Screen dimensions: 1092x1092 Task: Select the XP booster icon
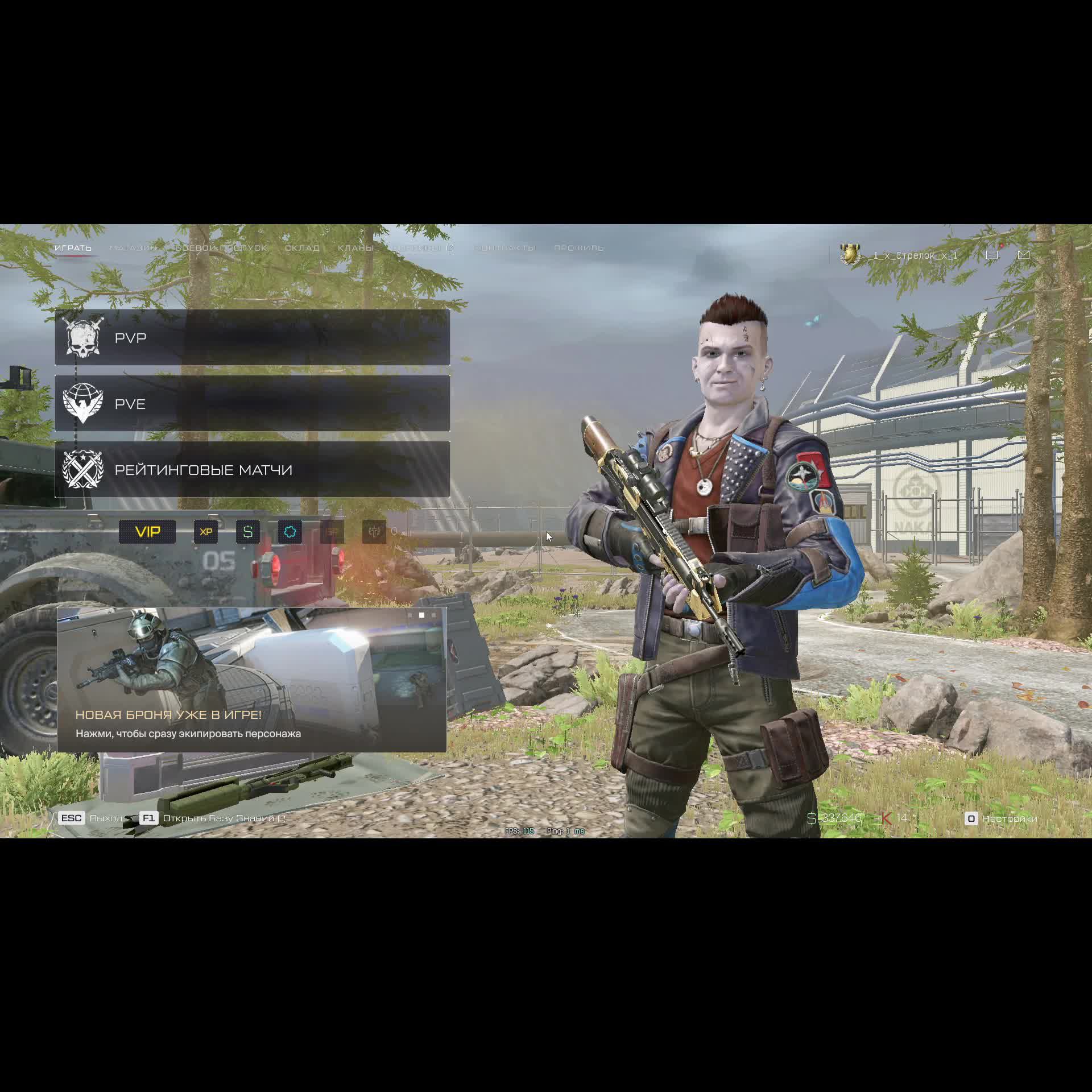(x=206, y=532)
